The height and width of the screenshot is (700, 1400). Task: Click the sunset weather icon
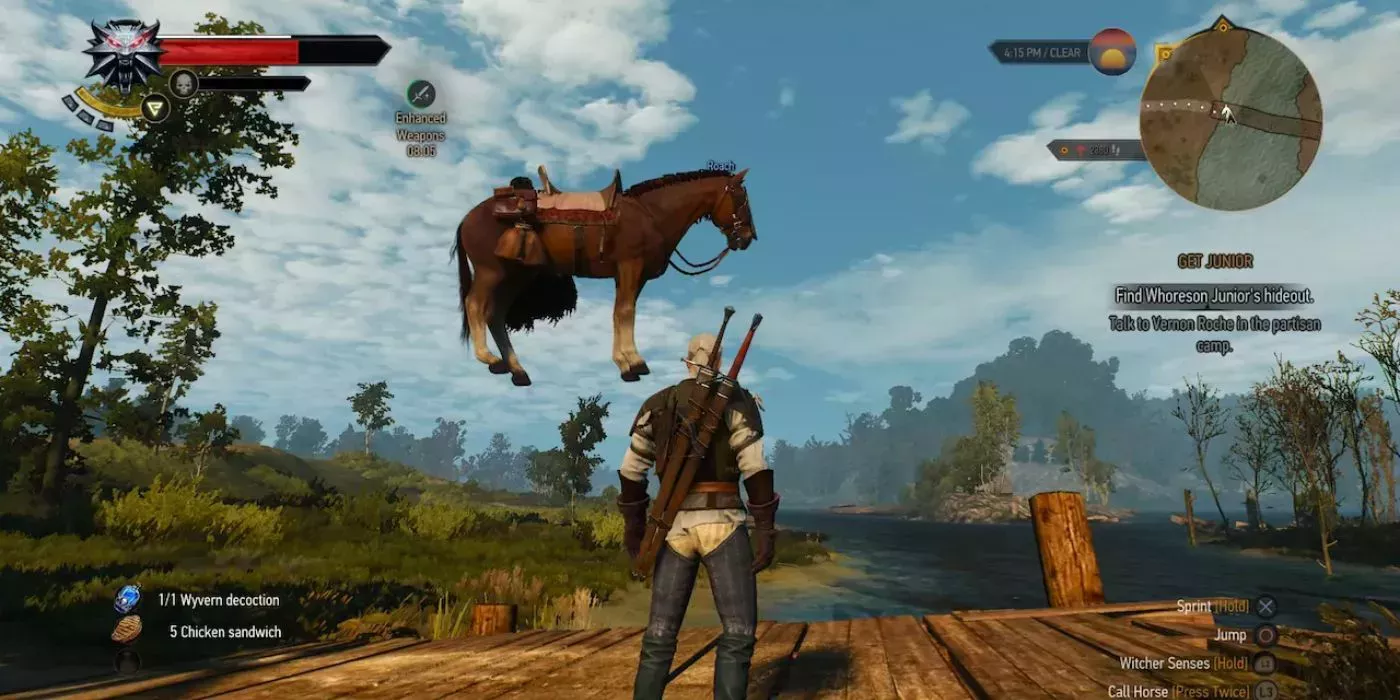point(1112,51)
